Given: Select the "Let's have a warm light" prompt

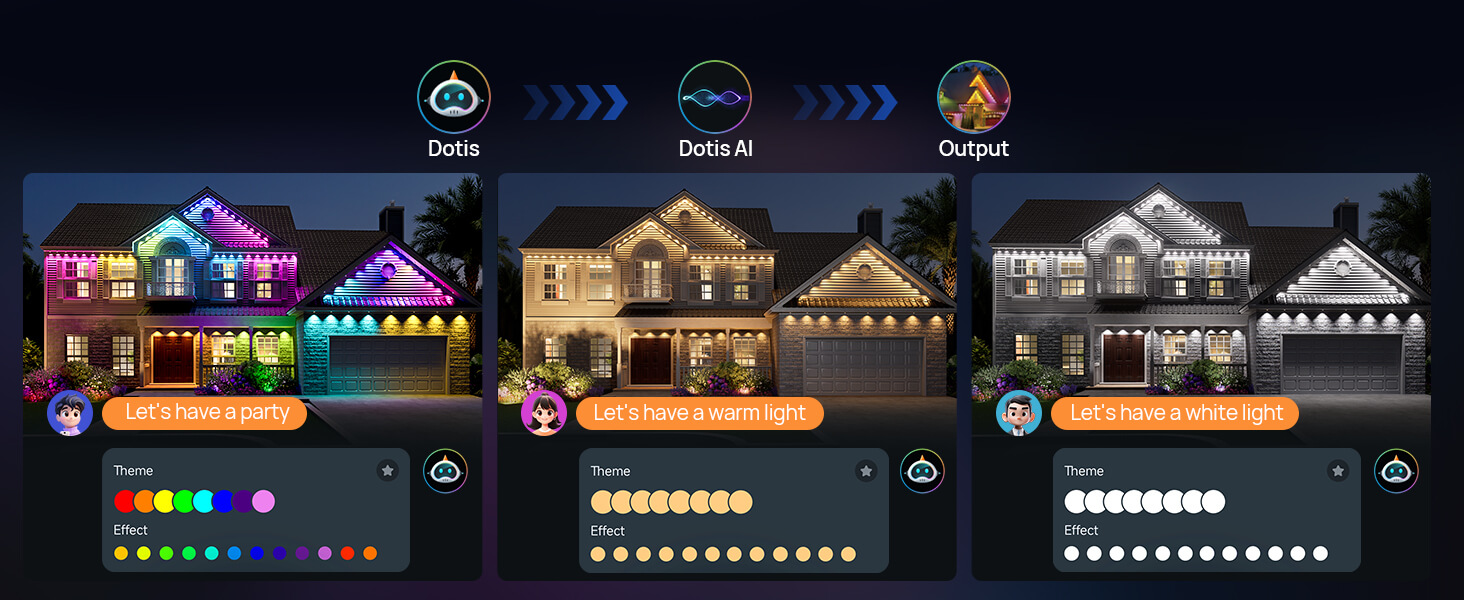Looking at the screenshot, I should tap(699, 413).
